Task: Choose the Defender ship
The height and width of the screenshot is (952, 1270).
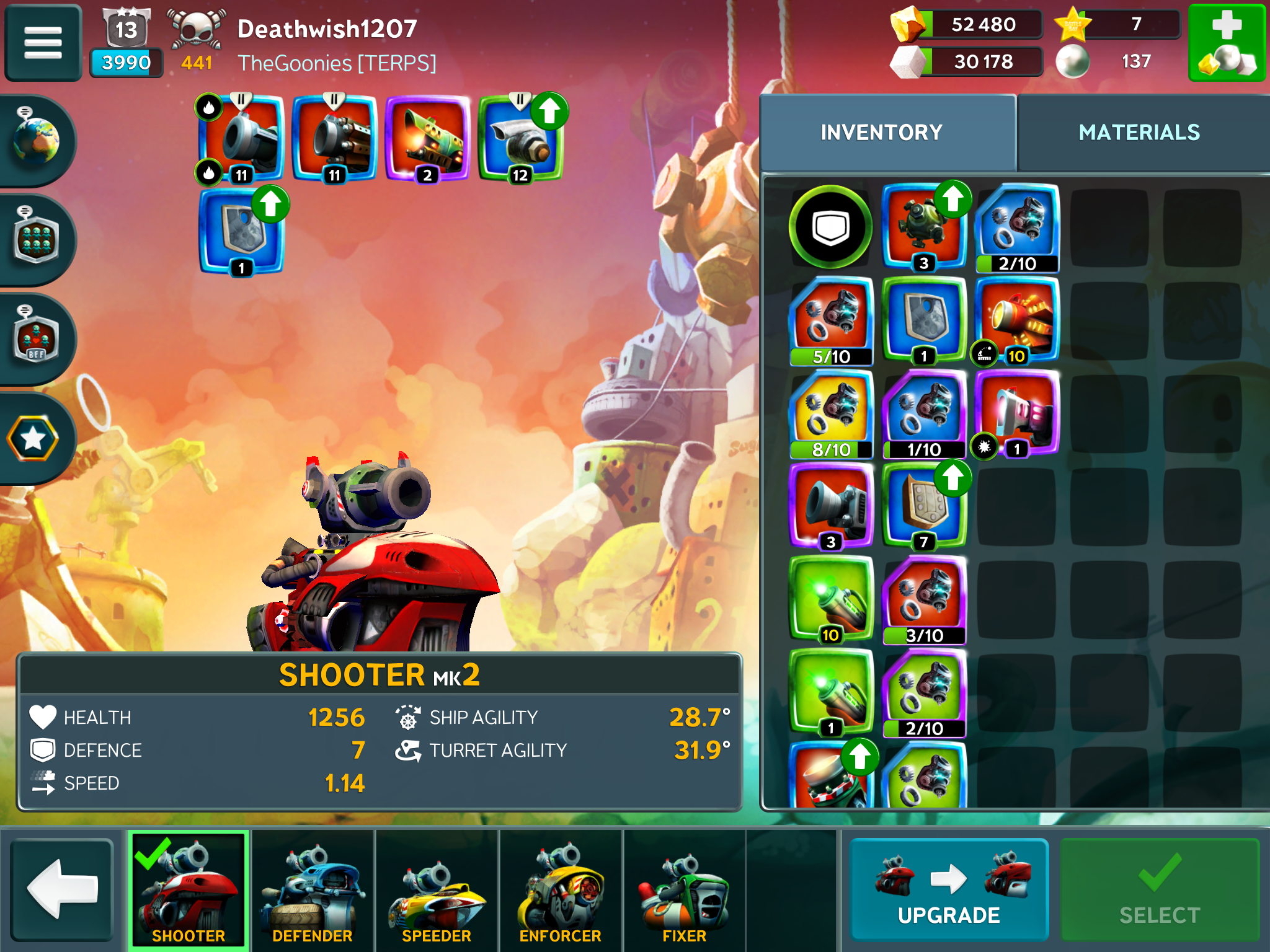Action: [313, 889]
